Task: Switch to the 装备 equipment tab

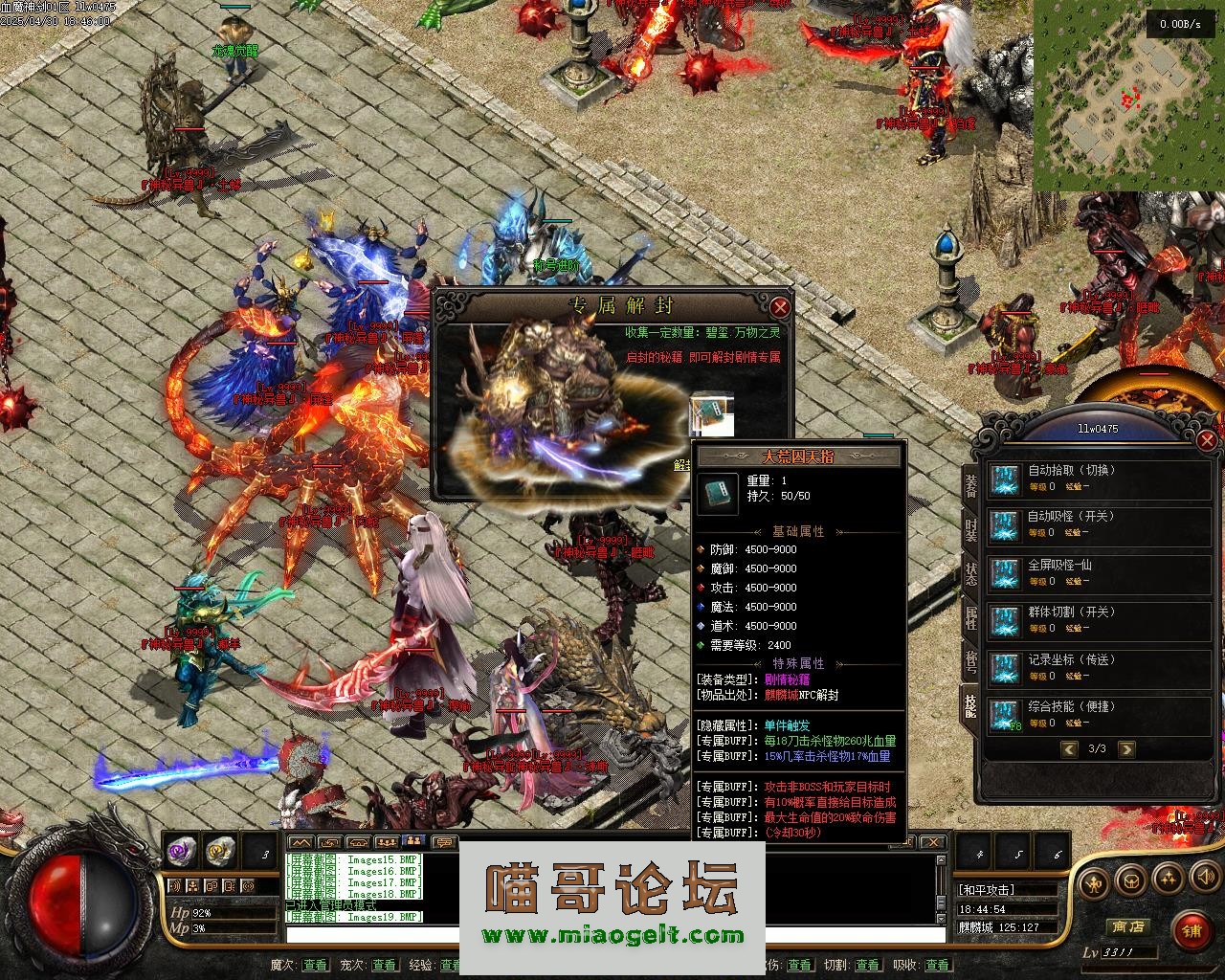Action: [x=970, y=487]
